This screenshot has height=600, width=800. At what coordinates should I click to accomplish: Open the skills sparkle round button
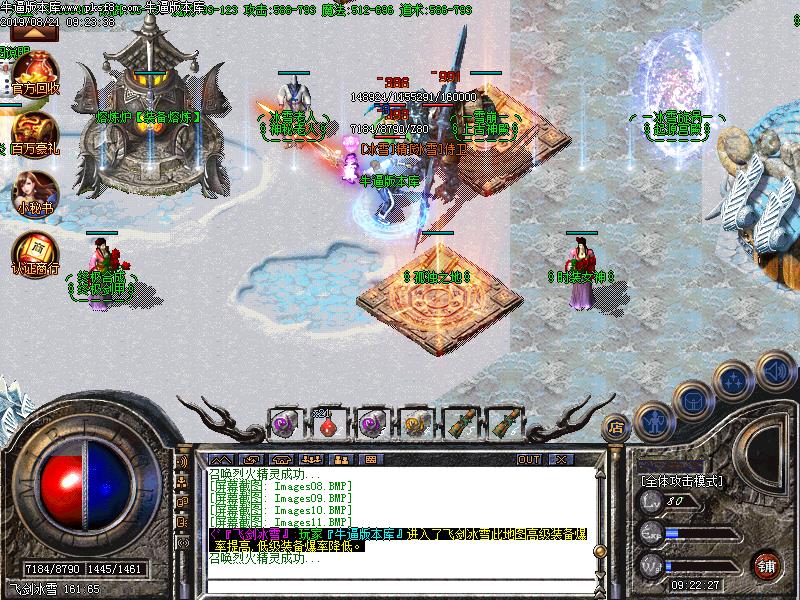coord(735,380)
